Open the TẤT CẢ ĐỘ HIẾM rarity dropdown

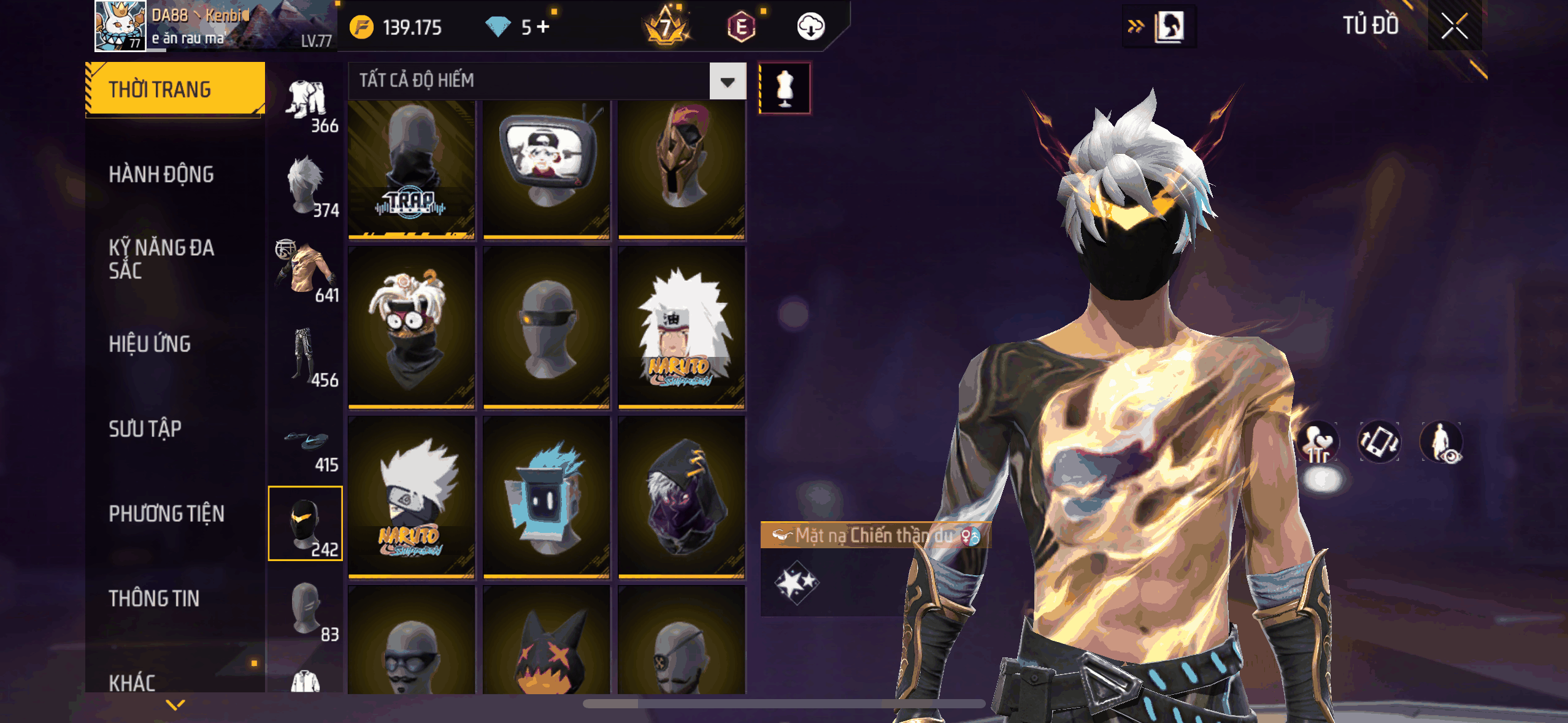coord(728,82)
